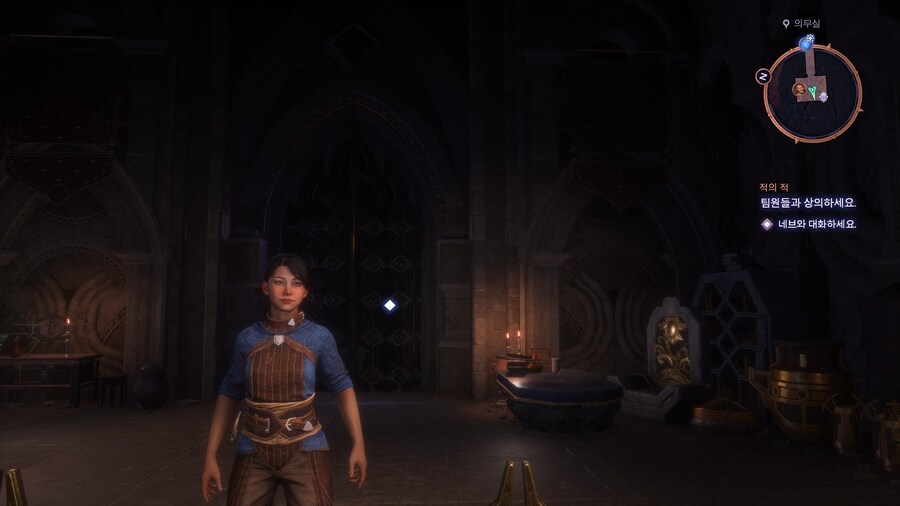This screenshot has width=900, height=506.
Task: Click the blue quest marker on the minimap rim
Action: click(x=806, y=43)
